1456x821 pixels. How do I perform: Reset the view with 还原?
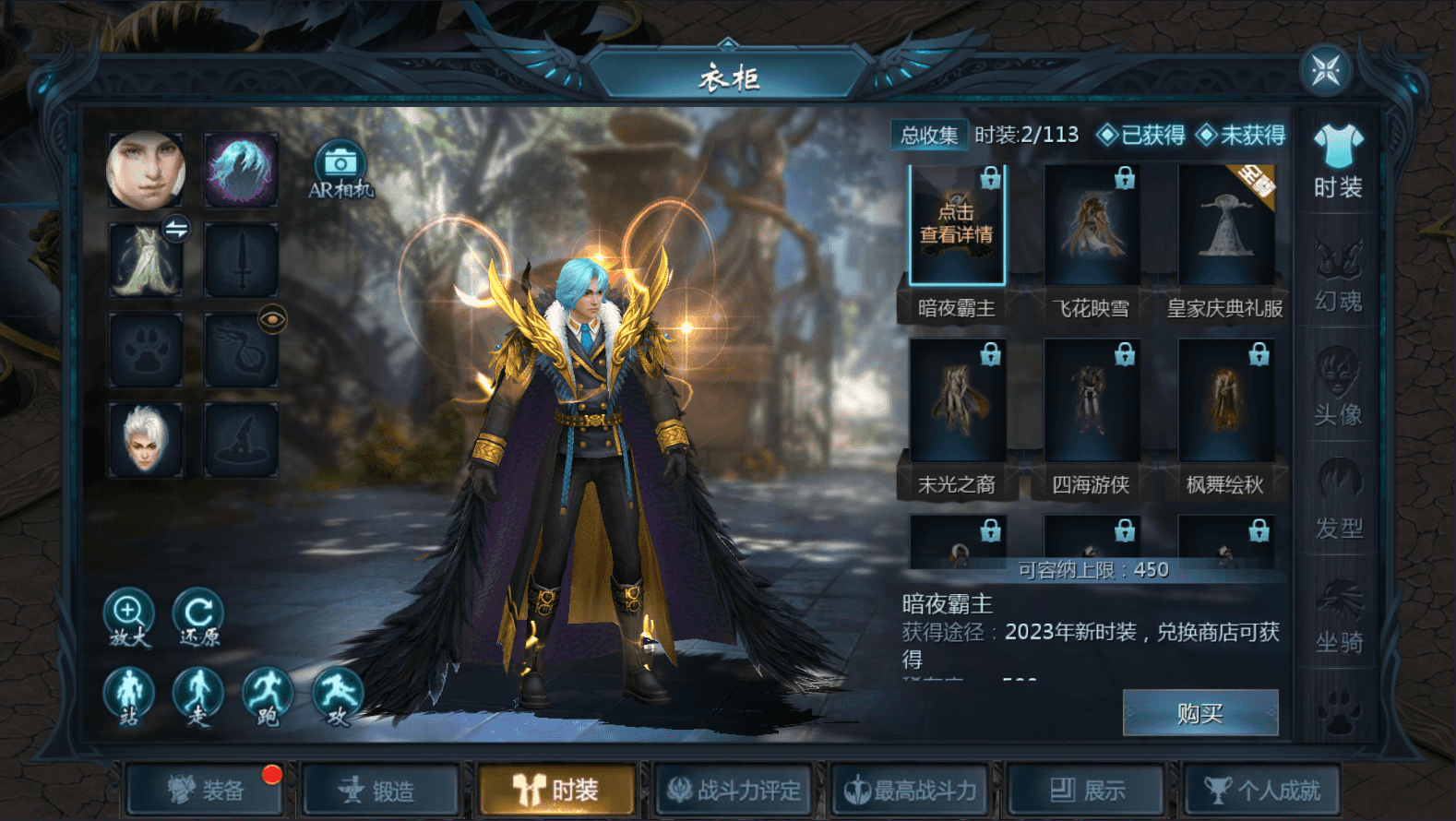tap(198, 616)
